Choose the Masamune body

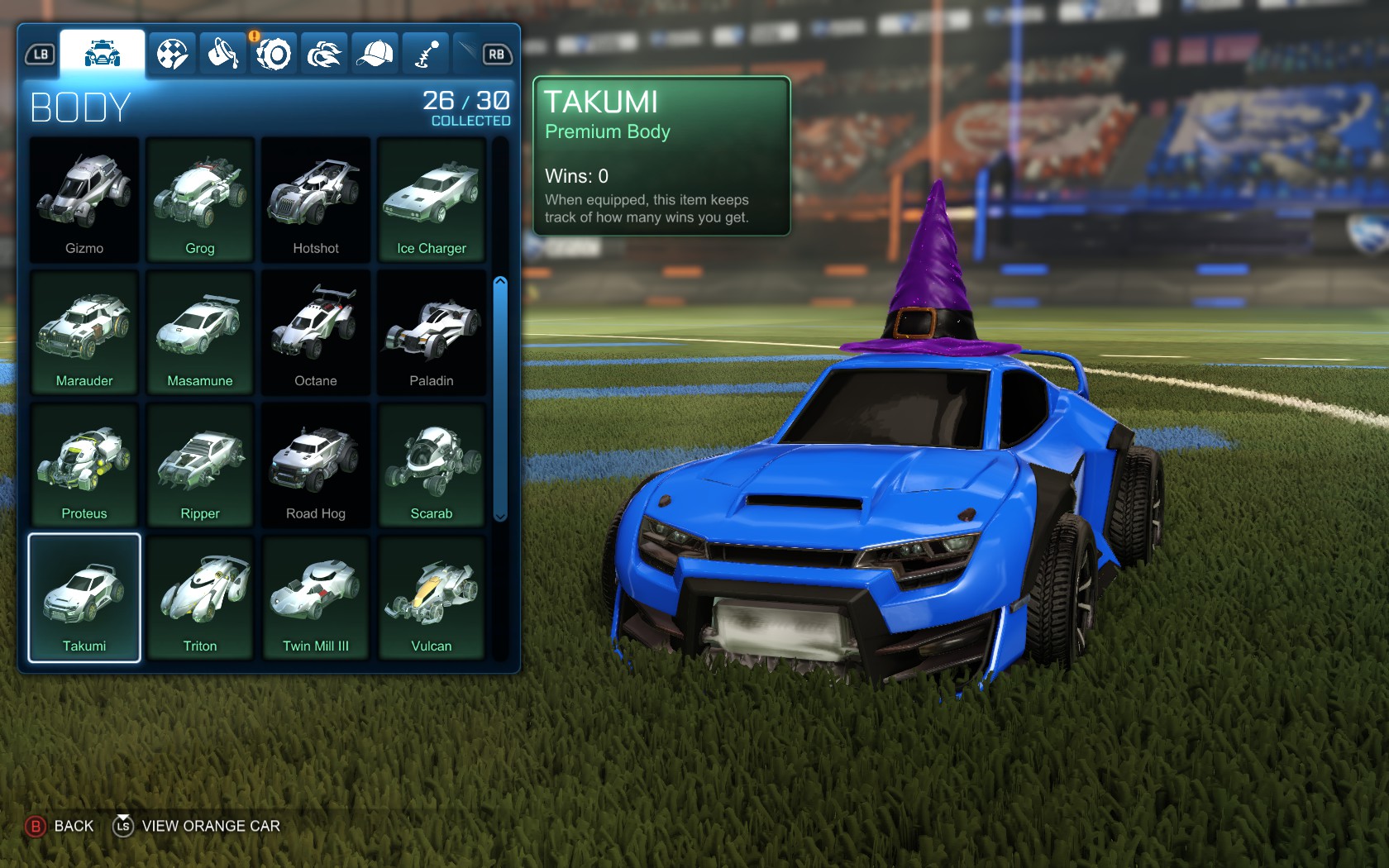(x=199, y=333)
